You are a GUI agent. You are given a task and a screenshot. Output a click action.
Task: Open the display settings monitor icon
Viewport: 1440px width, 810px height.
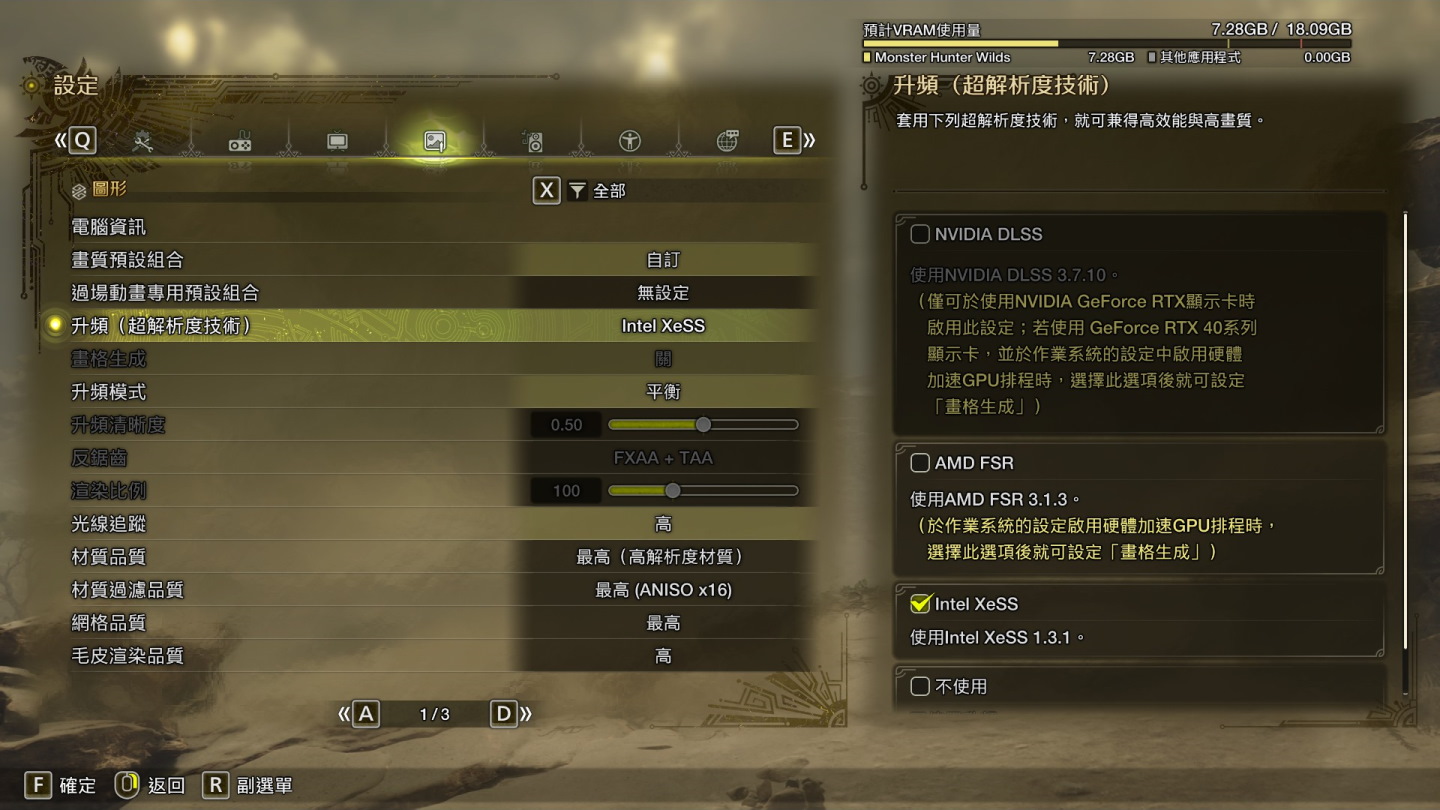coord(337,140)
